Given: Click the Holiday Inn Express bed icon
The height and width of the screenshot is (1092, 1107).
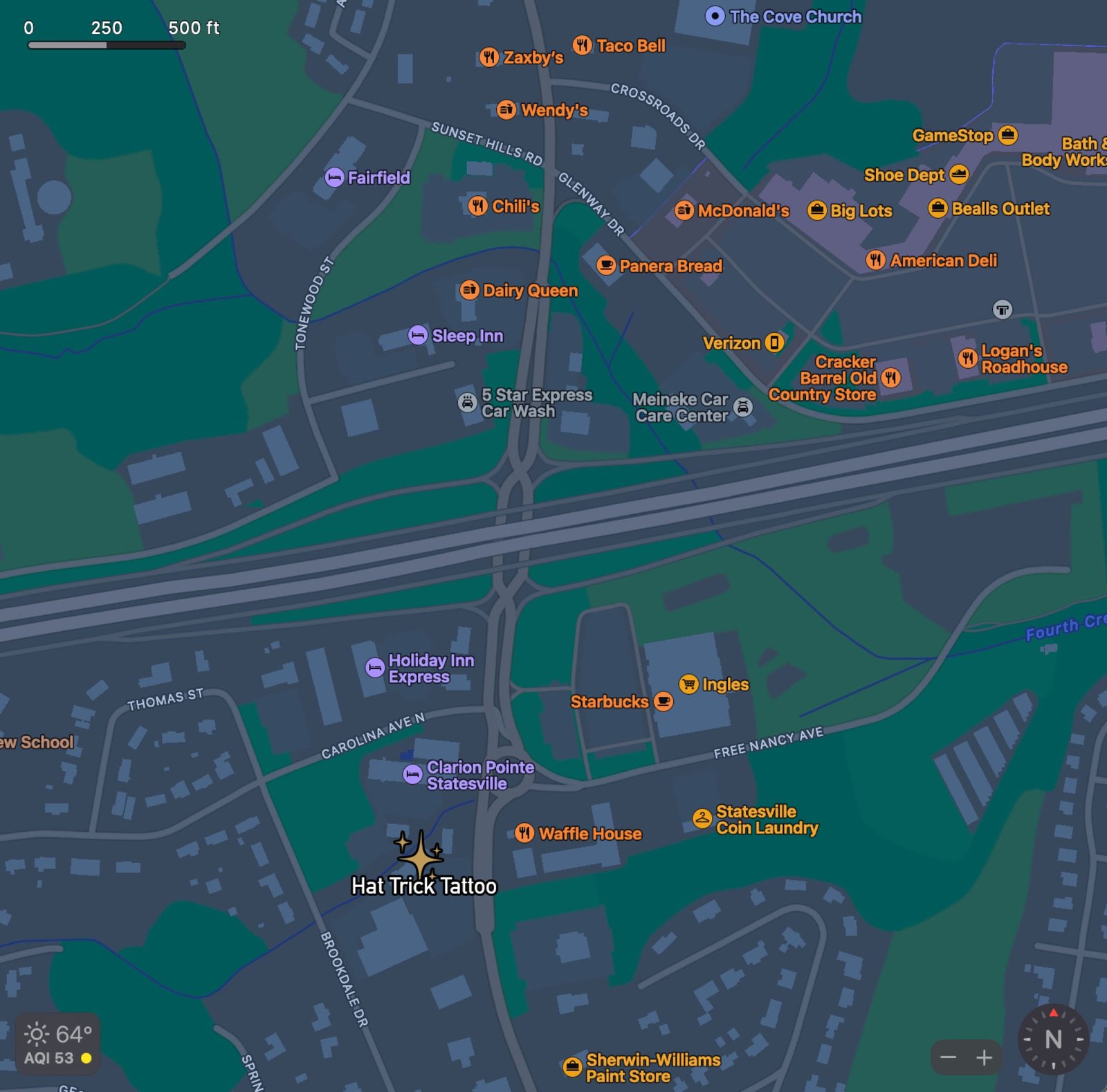Looking at the screenshot, I should [374, 667].
